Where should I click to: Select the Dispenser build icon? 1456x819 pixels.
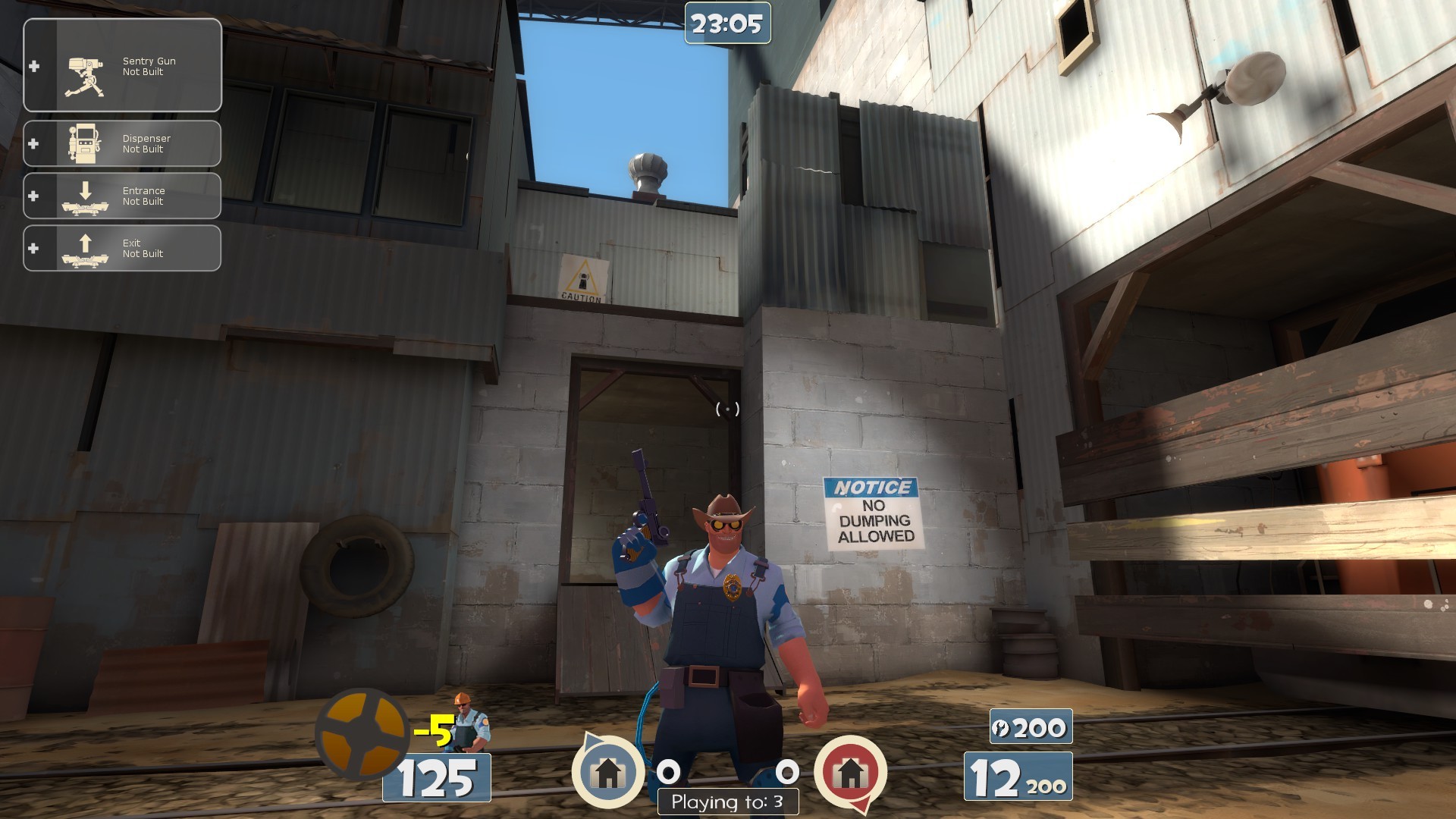86,144
